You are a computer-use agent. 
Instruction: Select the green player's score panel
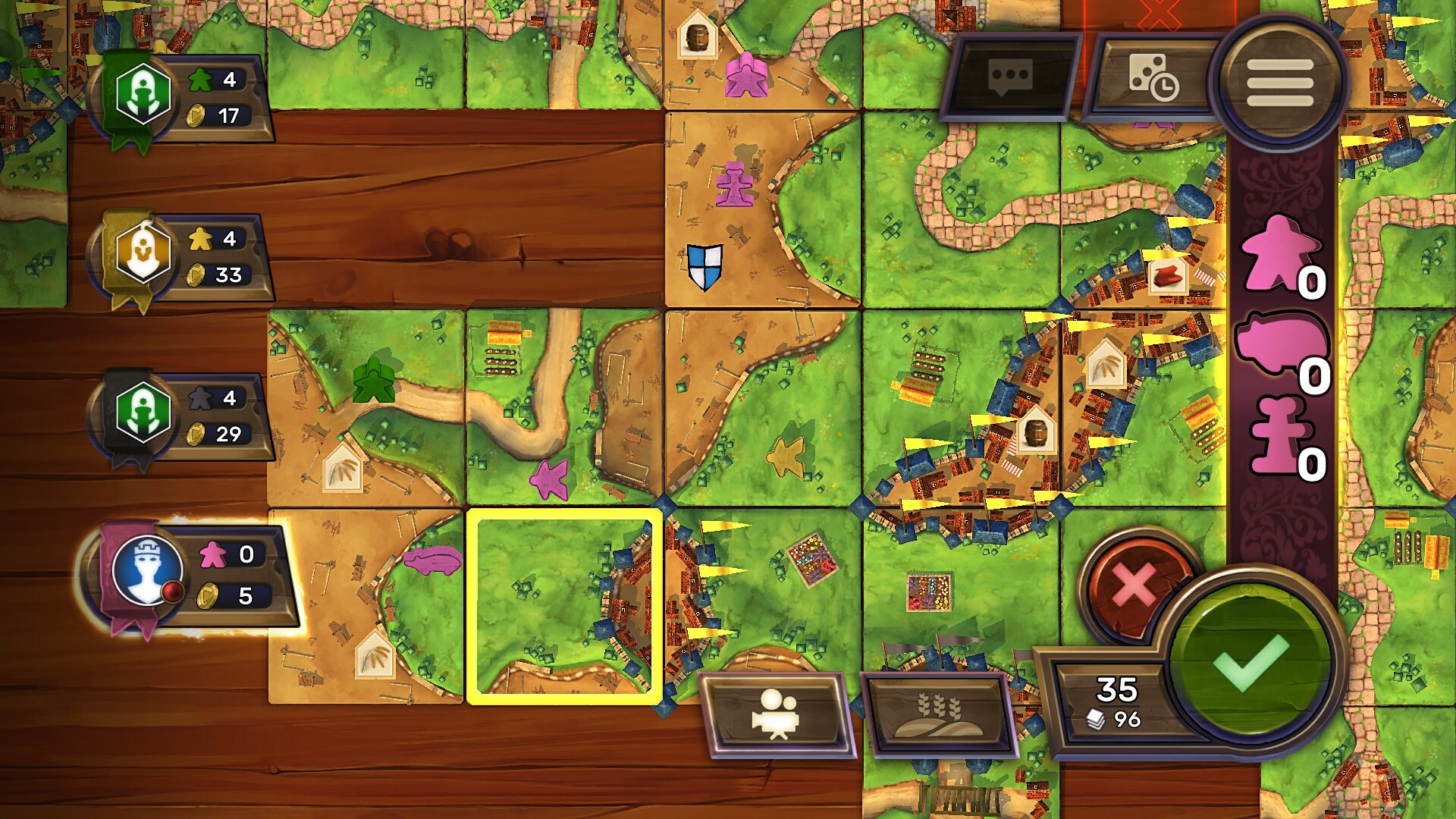[x=182, y=95]
